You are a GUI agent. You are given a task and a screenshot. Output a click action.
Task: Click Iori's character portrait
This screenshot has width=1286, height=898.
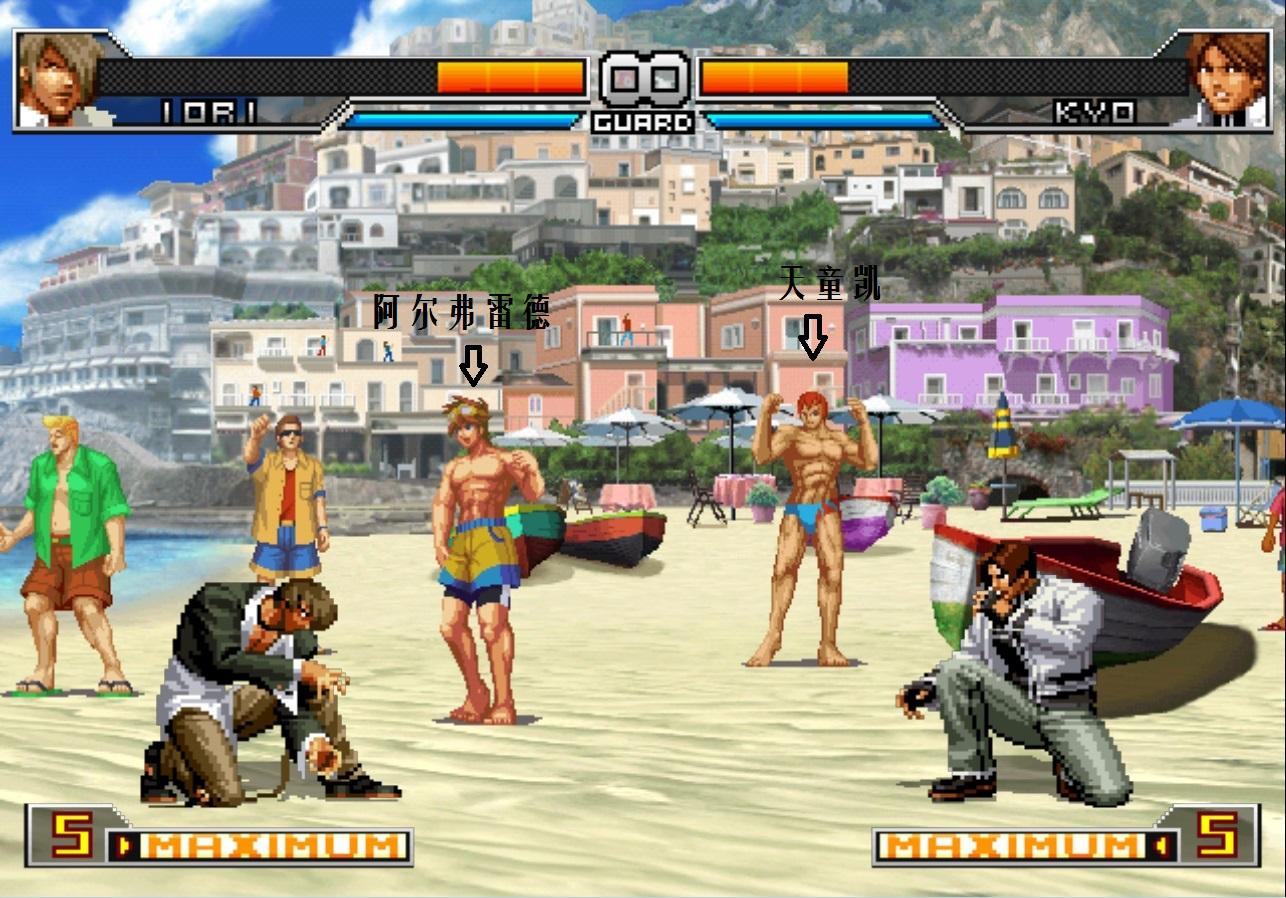(x=58, y=80)
